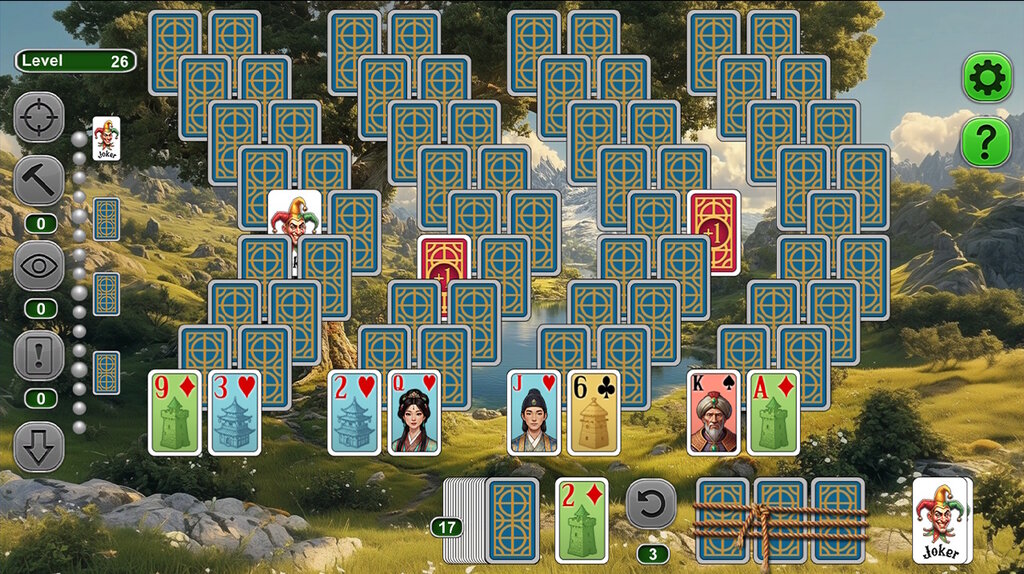Screen dimensions: 1024x574
Task: Choose the King of spades card
Action: click(714, 412)
